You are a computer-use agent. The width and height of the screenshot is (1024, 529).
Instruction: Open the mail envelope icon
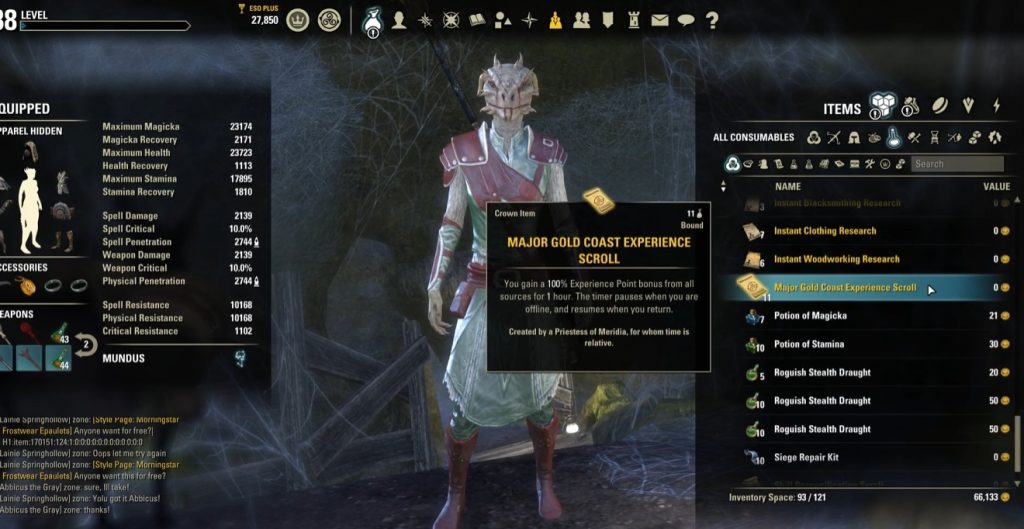[x=659, y=20]
